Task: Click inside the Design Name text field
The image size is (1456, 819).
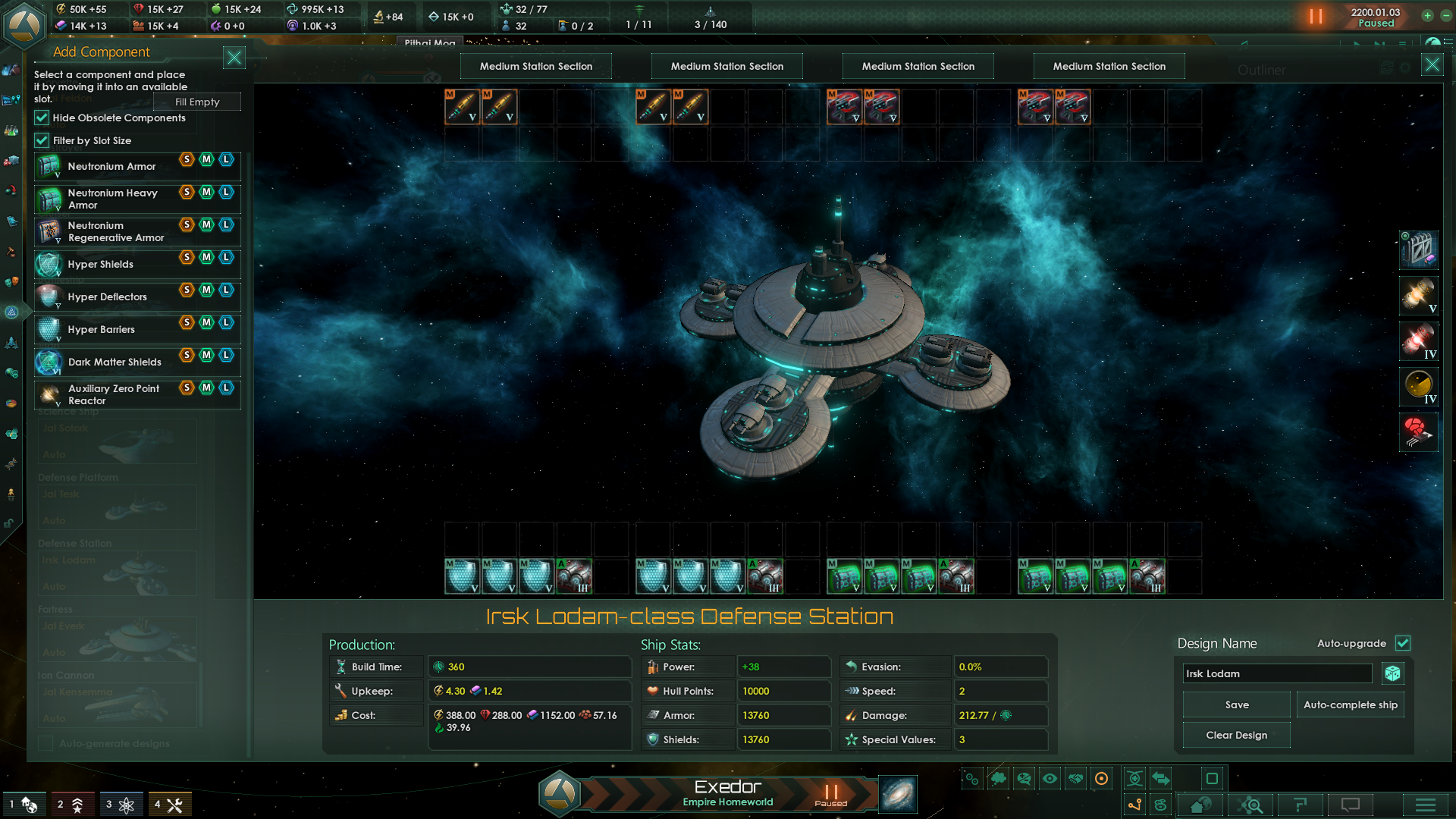Action: click(1276, 673)
